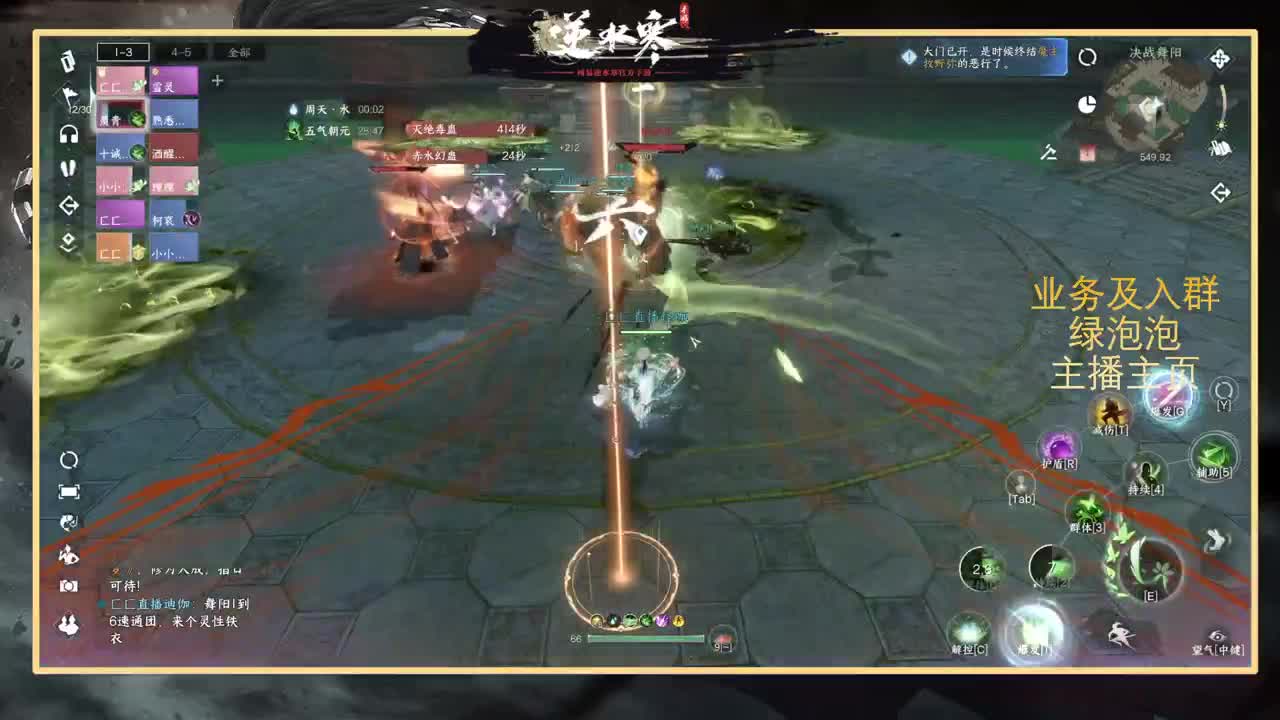Collapse the sidebar with the double-chevron icon
The width and height of the screenshot is (1280, 720).
(x=69, y=240)
